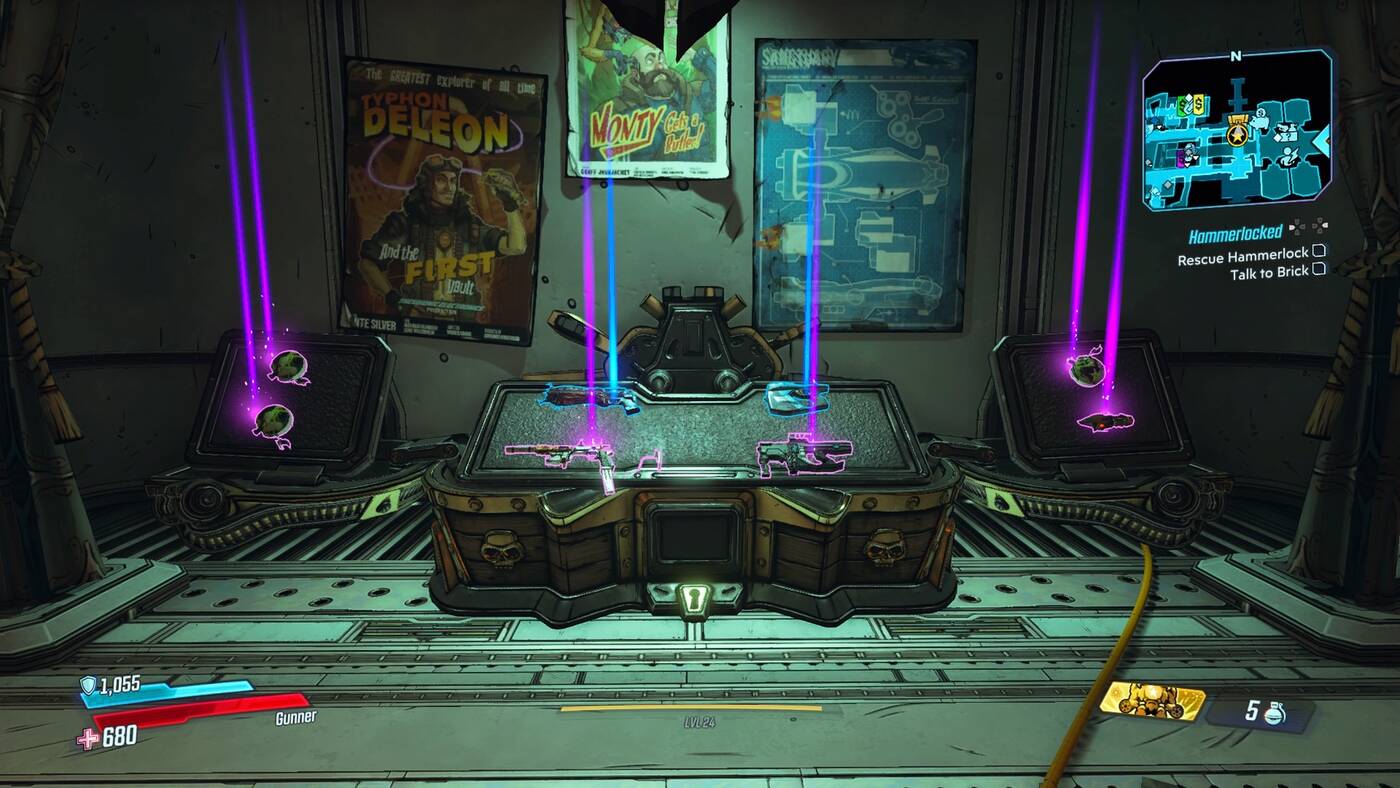Image resolution: width=1400 pixels, height=788 pixels.
Task: Click the grenade icon beside the count
Action: tap(1276, 712)
